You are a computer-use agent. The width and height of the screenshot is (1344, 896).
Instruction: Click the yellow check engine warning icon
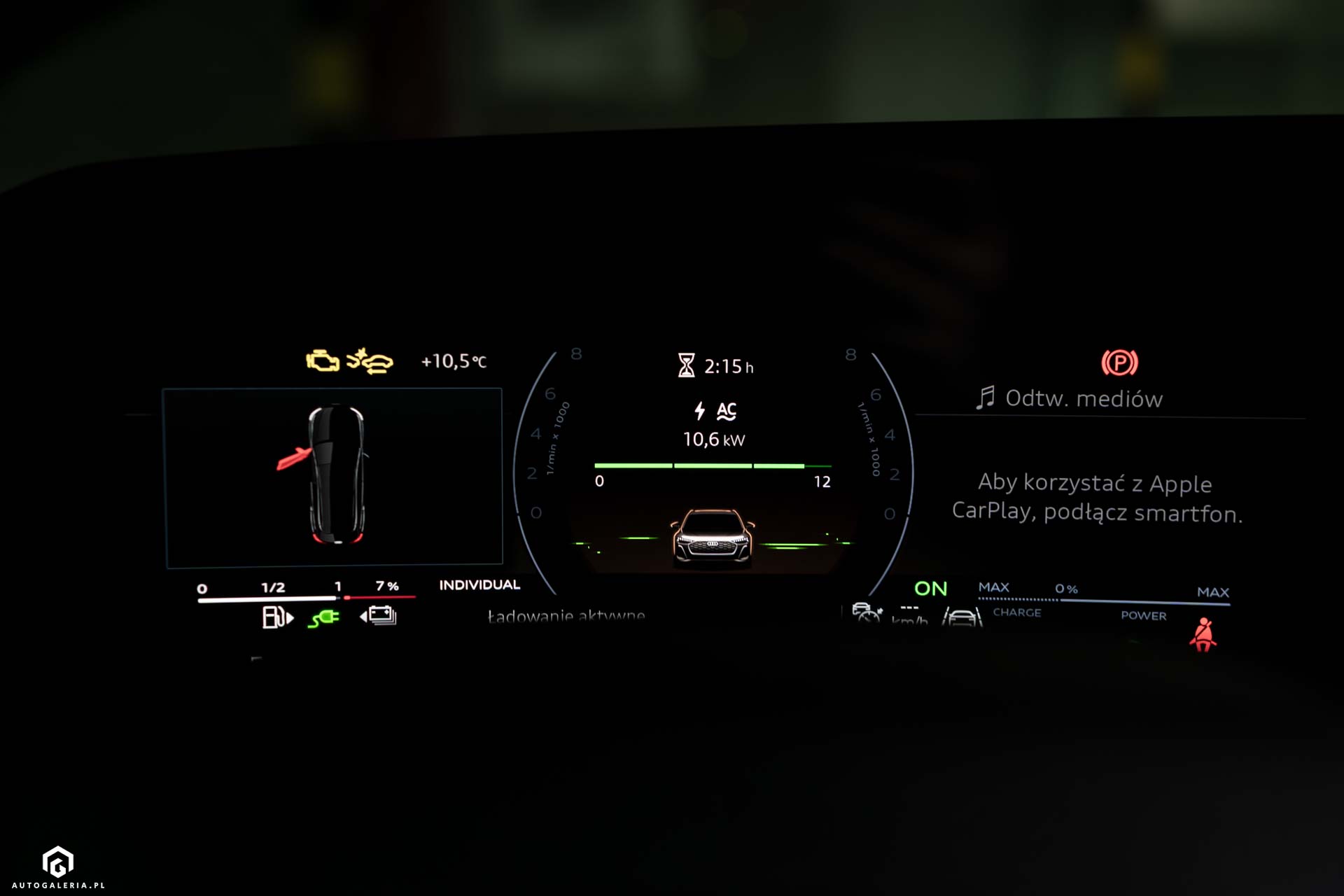pyautogui.click(x=323, y=361)
